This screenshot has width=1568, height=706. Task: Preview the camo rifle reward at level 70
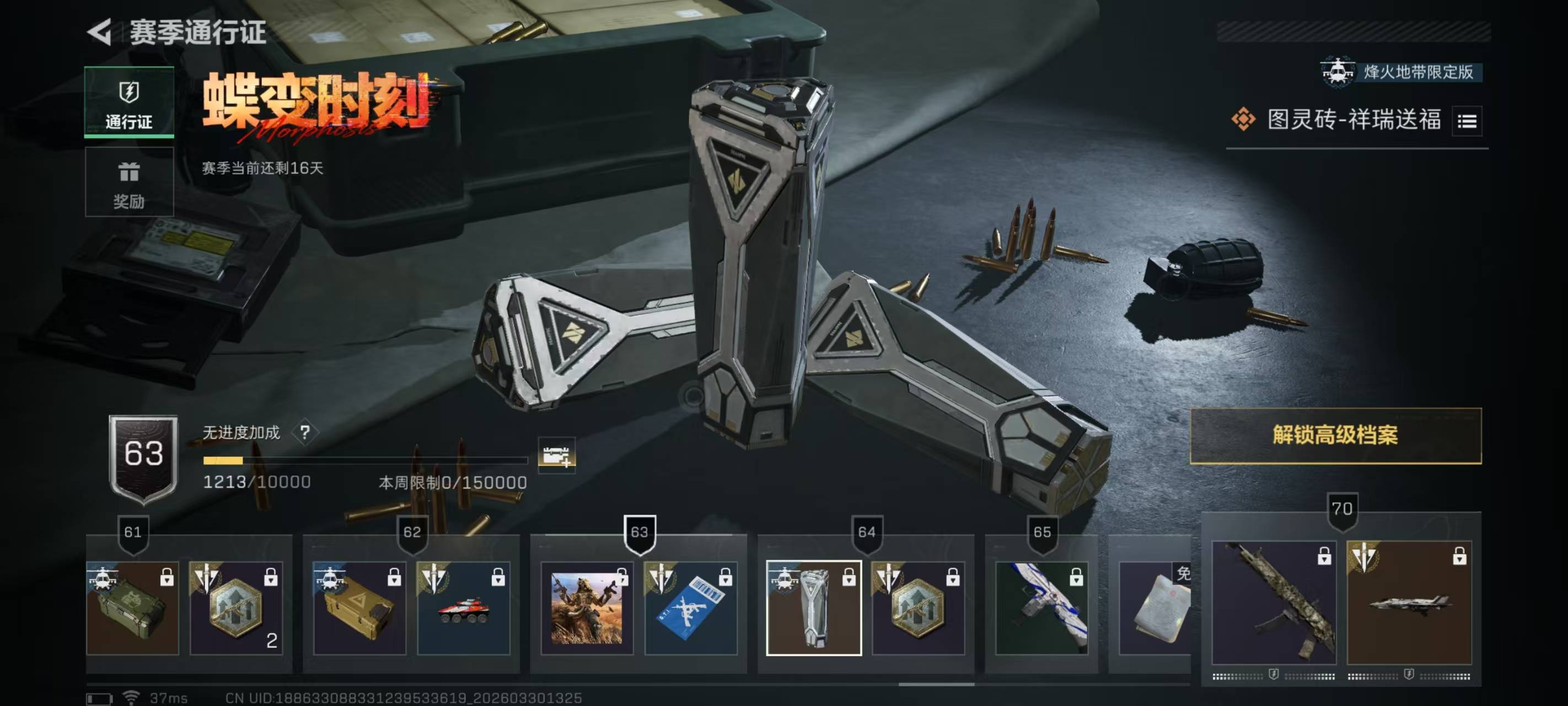pos(1274,602)
